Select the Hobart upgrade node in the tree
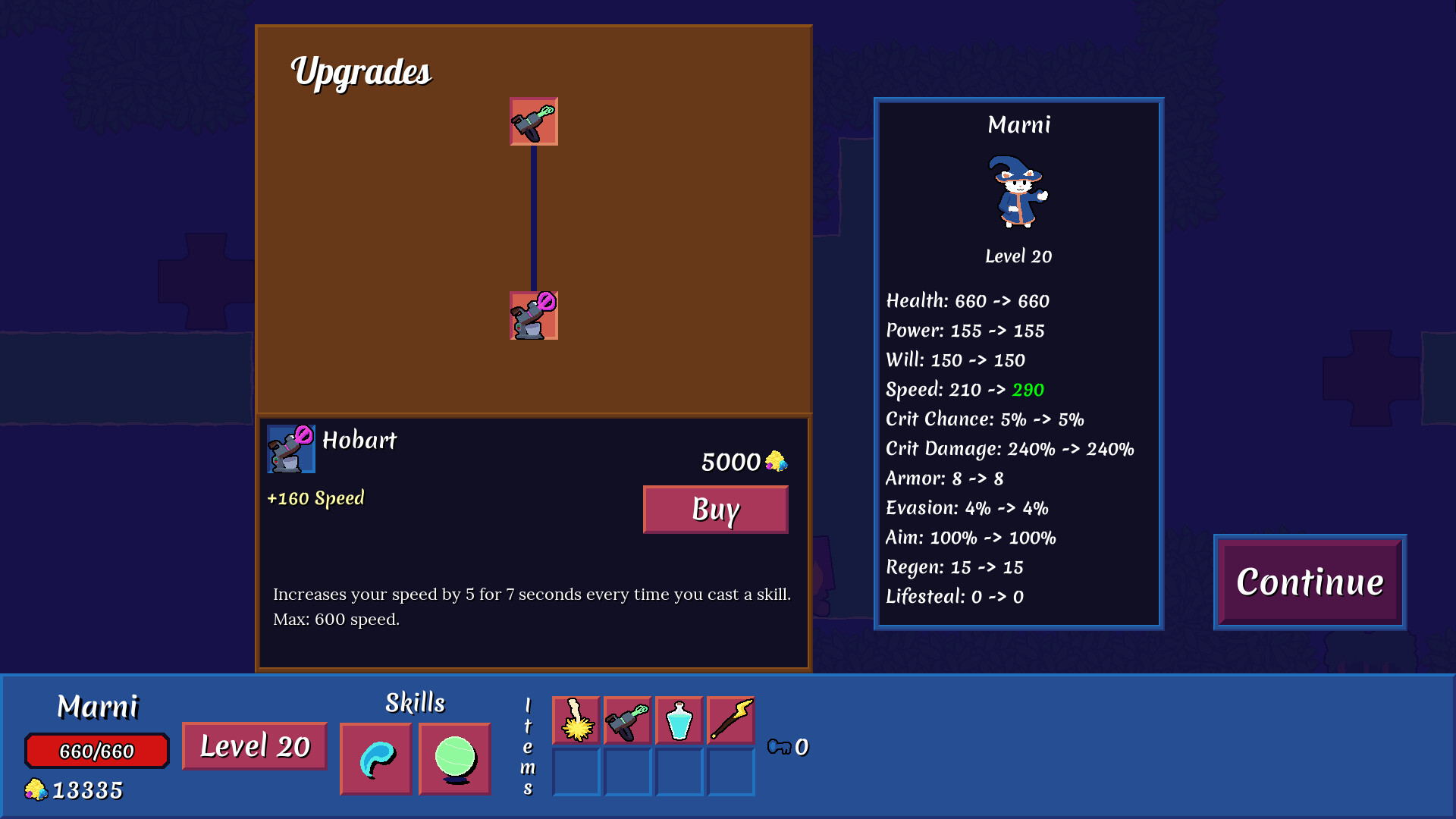The image size is (1456, 819). [x=533, y=315]
